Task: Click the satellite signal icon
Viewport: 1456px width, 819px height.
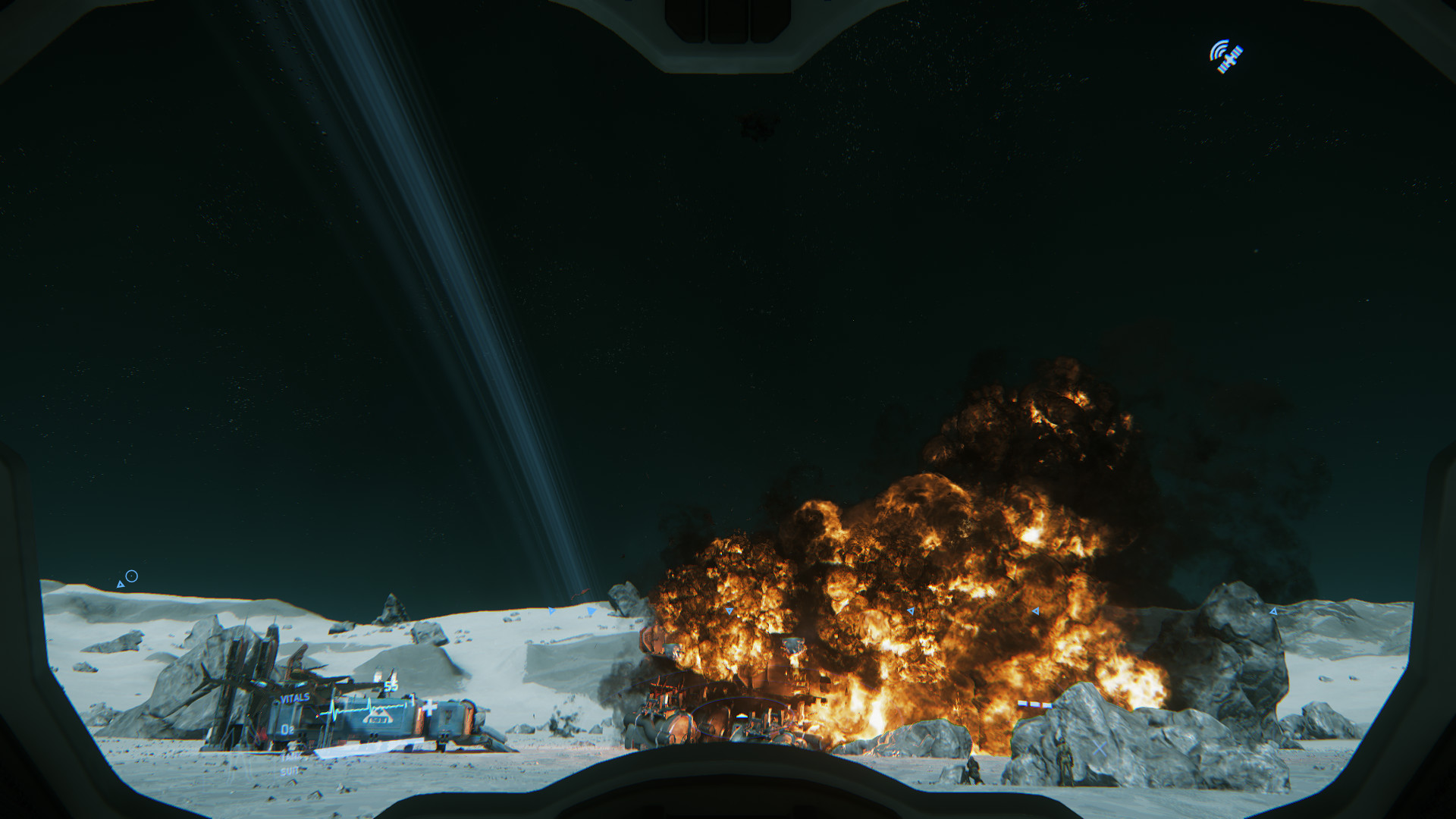Action: 1225,57
